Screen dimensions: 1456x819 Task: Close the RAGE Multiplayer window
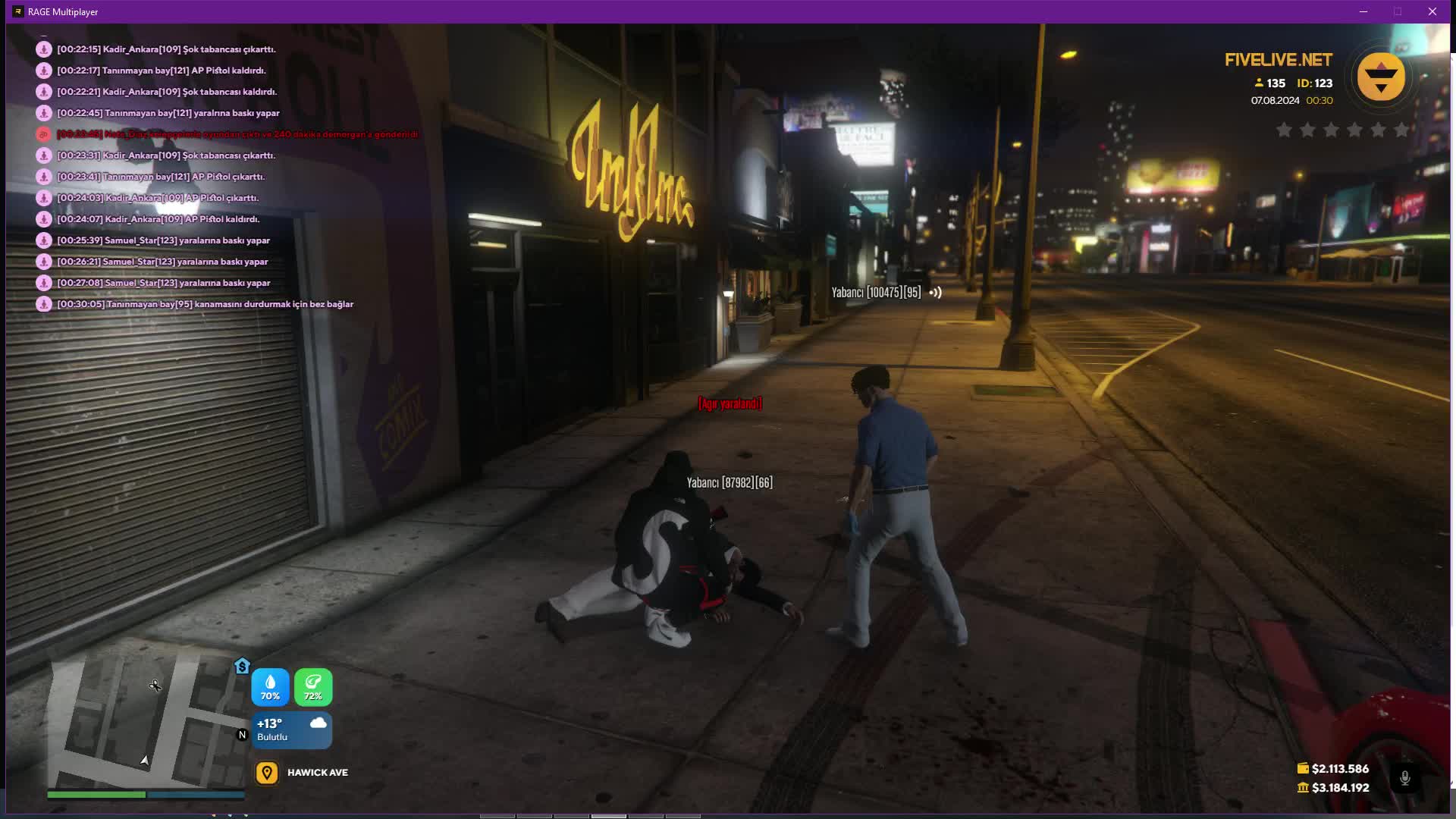(x=1432, y=11)
